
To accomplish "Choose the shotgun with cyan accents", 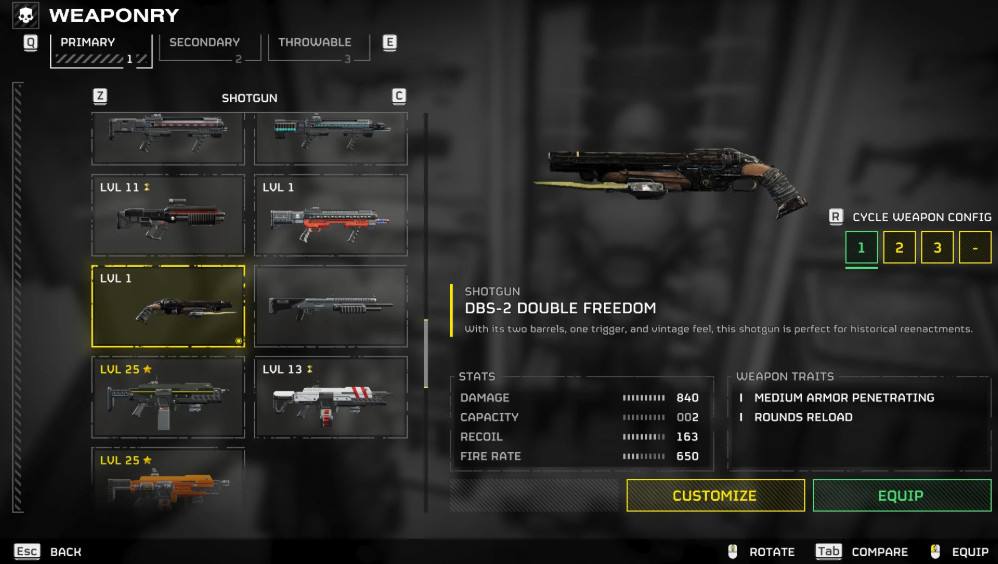I will (331, 138).
